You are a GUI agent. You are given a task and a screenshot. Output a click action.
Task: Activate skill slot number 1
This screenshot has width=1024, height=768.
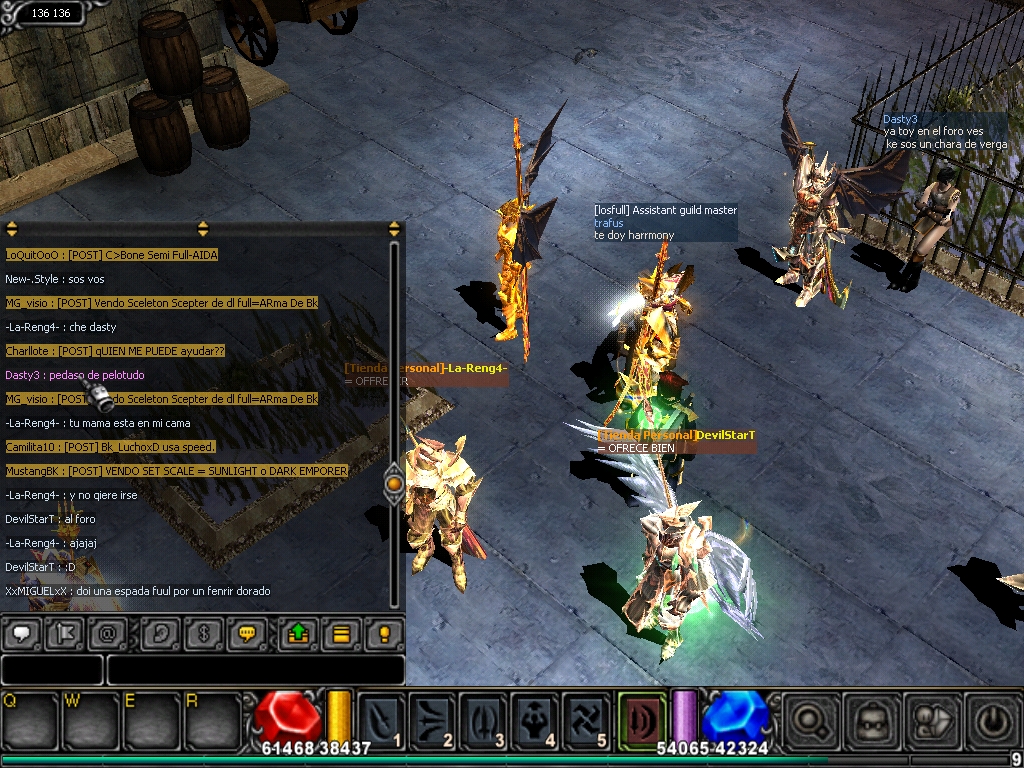(x=381, y=719)
